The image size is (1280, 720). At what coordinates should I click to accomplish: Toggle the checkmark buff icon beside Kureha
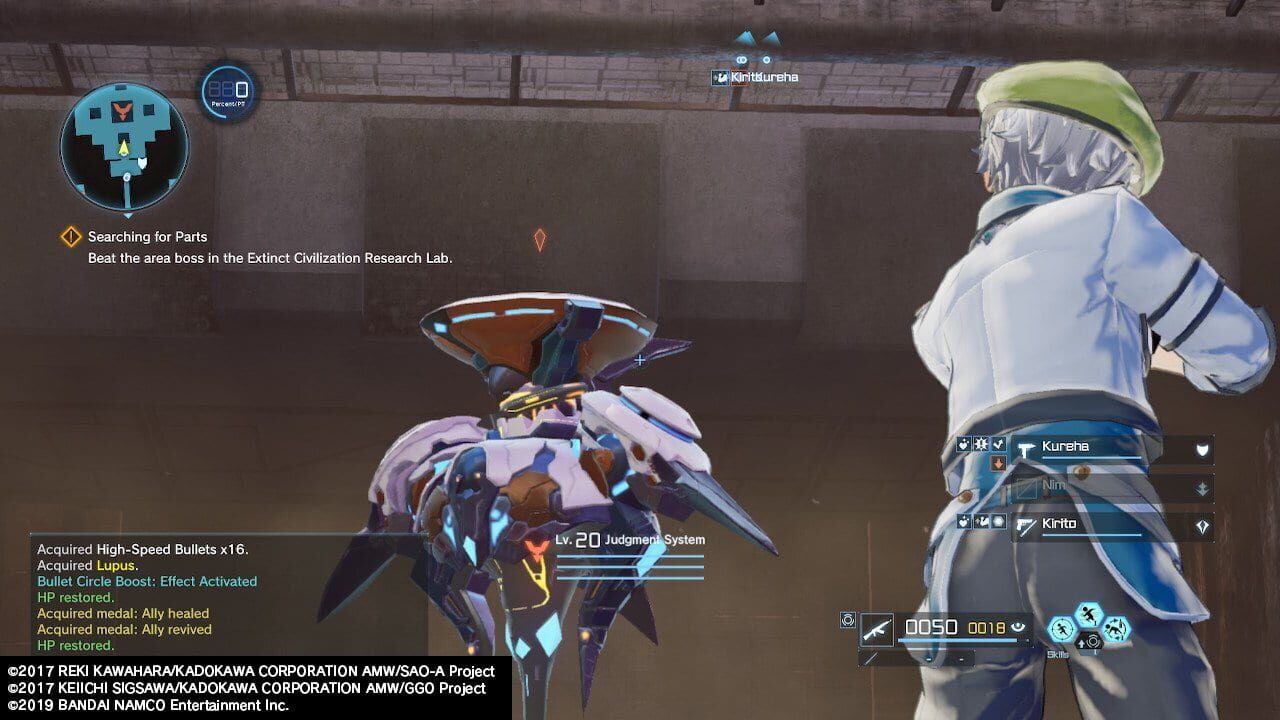(997, 444)
